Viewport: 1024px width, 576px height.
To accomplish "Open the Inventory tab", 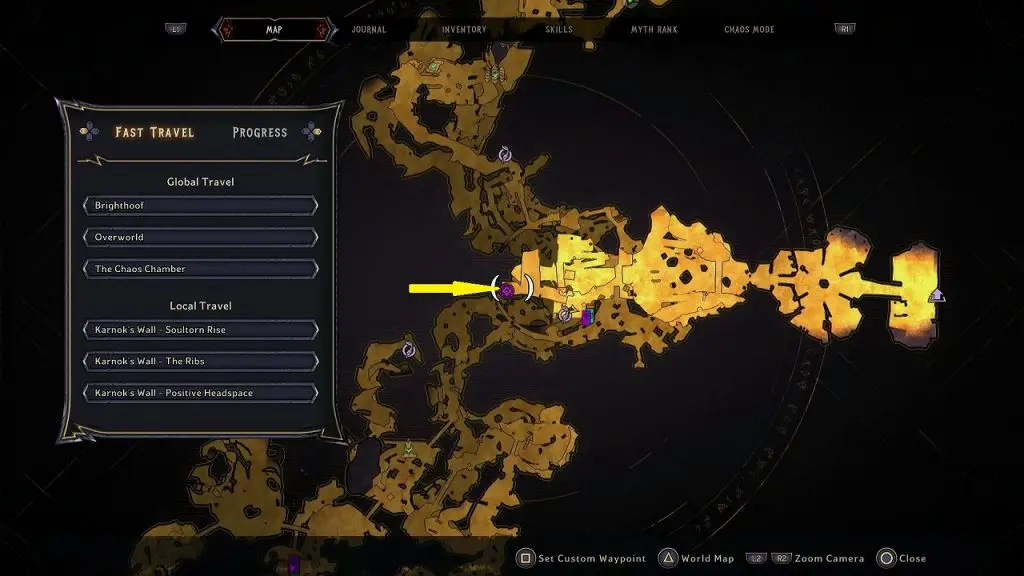I will [464, 30].
